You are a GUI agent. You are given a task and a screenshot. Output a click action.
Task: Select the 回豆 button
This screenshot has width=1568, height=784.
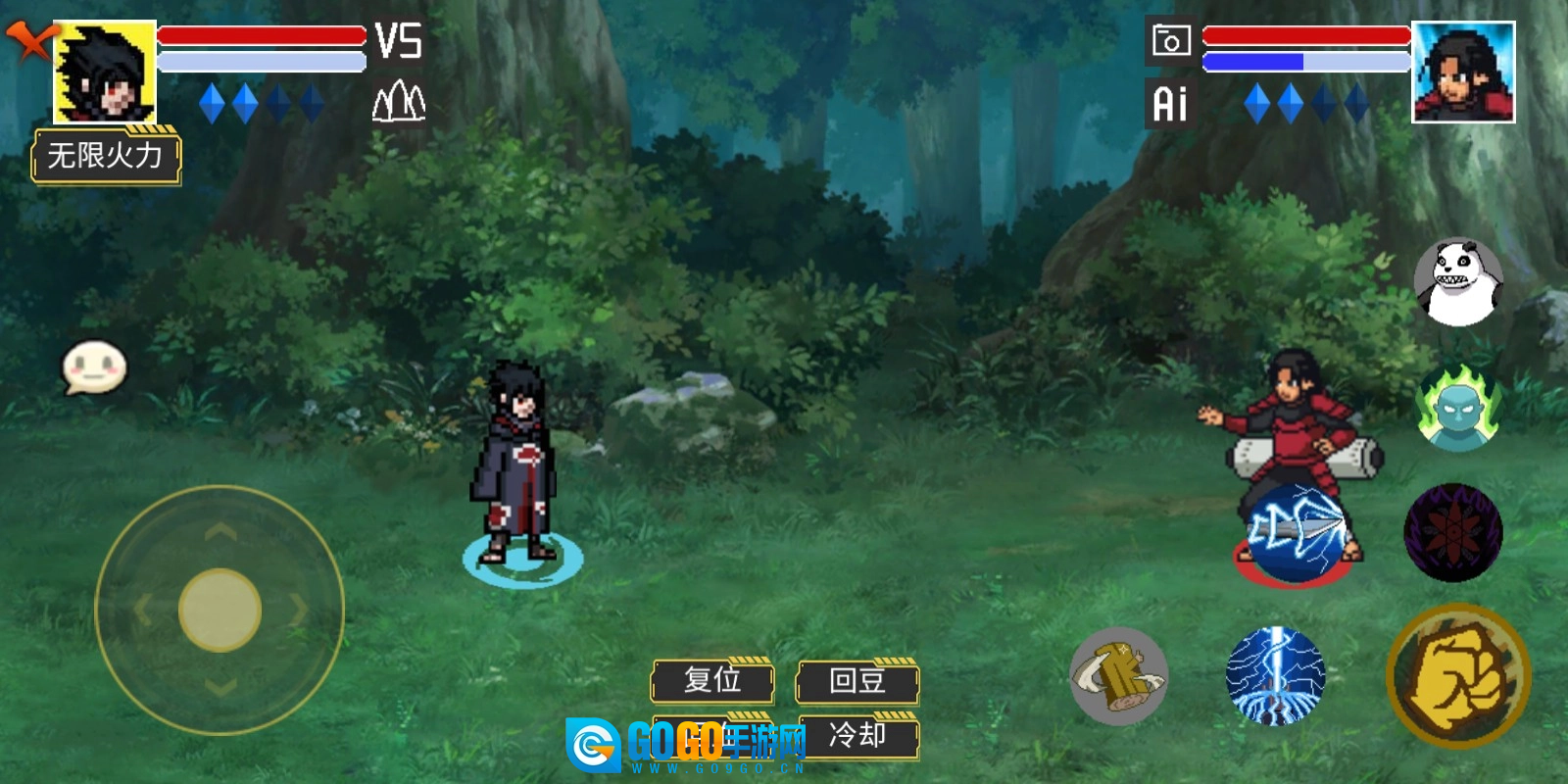click(857, 680)
